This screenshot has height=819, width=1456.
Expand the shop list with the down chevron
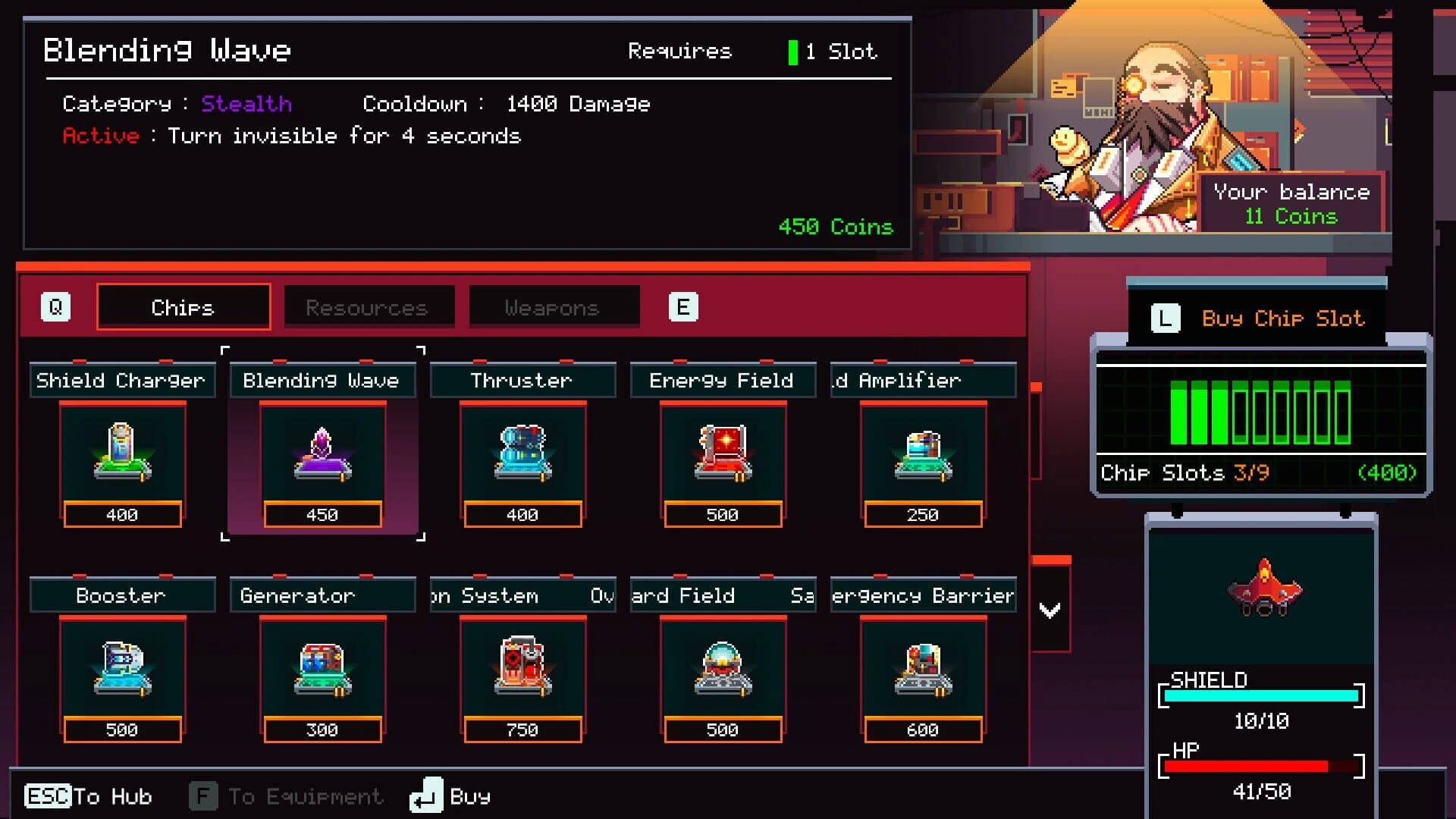click(1050, 607)
